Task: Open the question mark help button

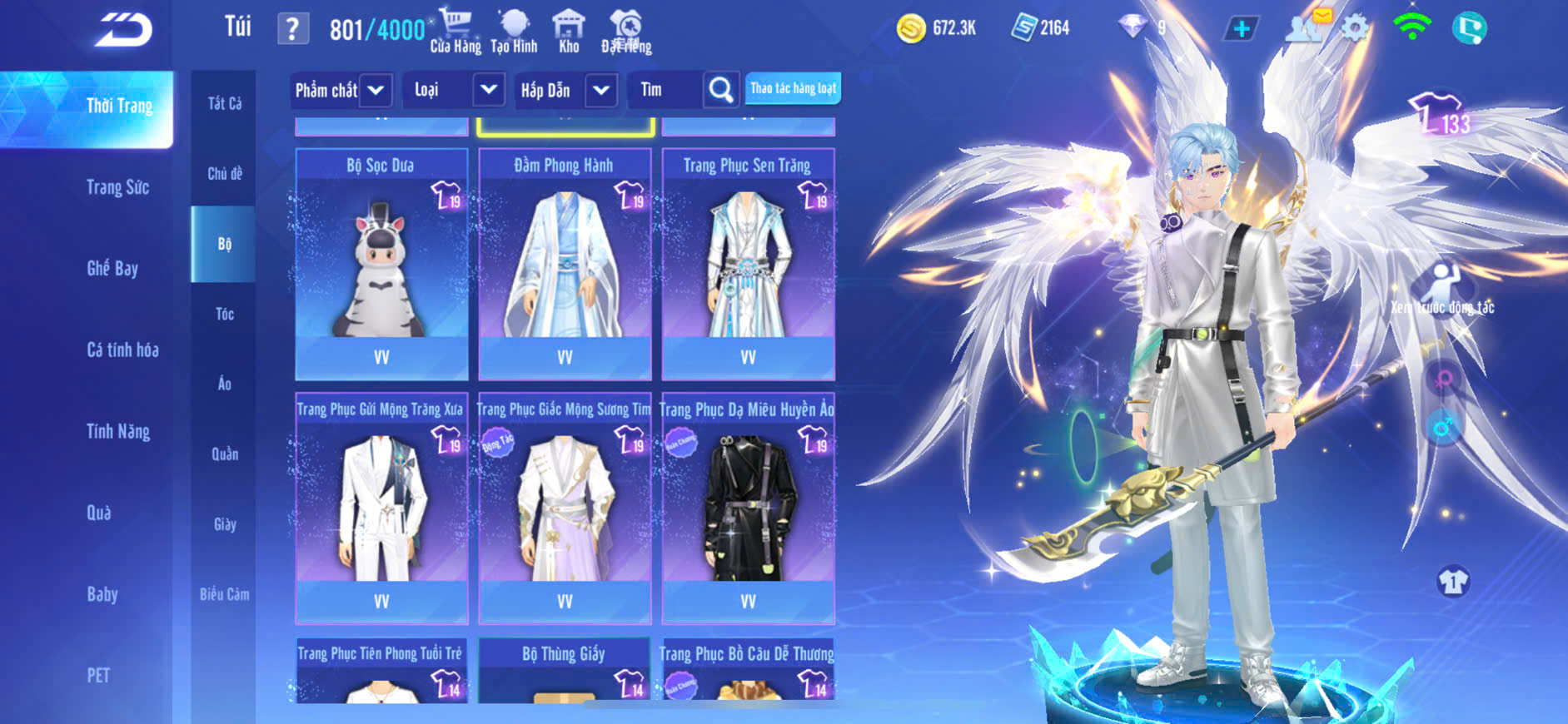Action: click(x=292, y=29)
